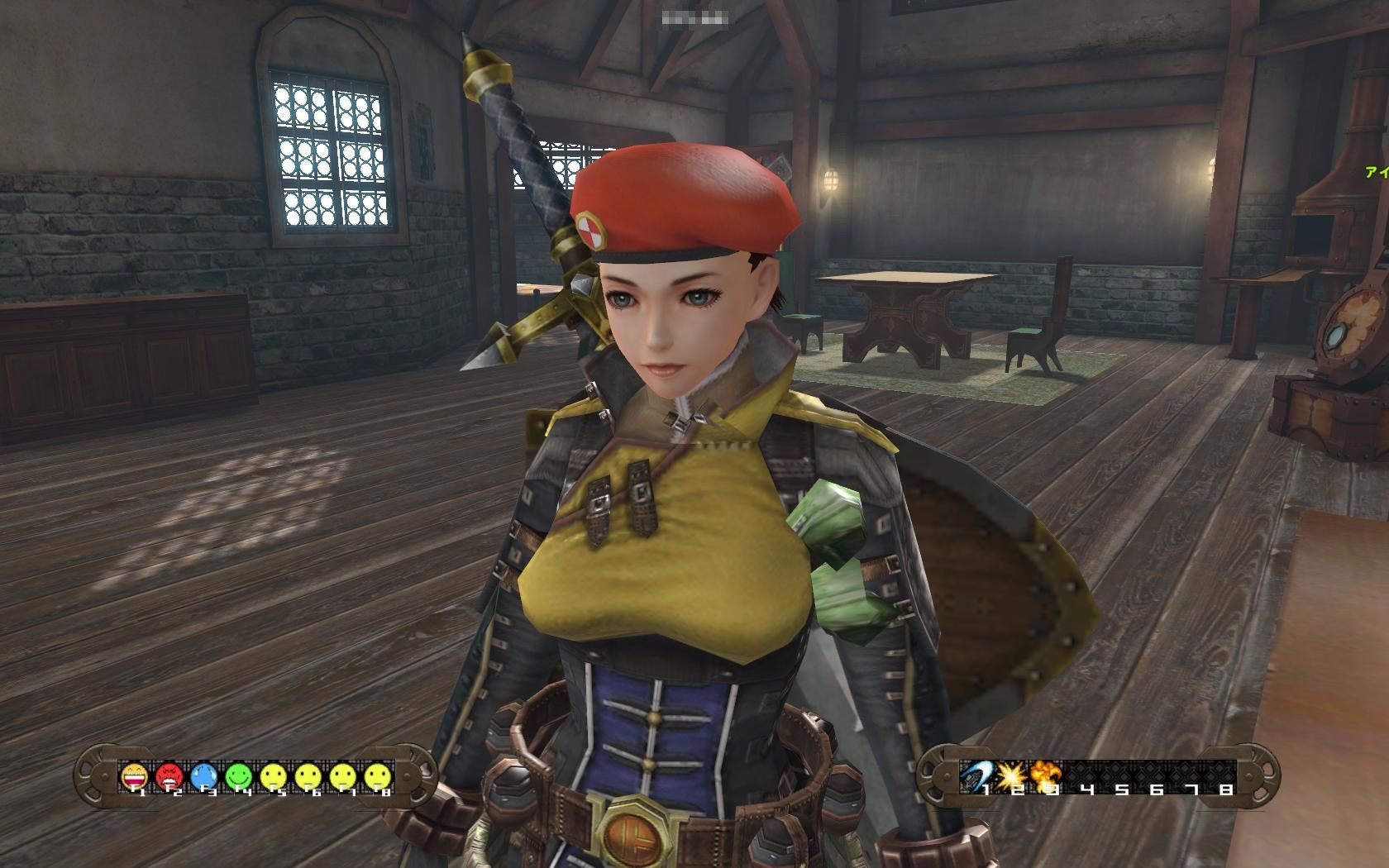Activate the blue sword slash skill
This screenshot has width=1389, height=868.
[975, 775]
